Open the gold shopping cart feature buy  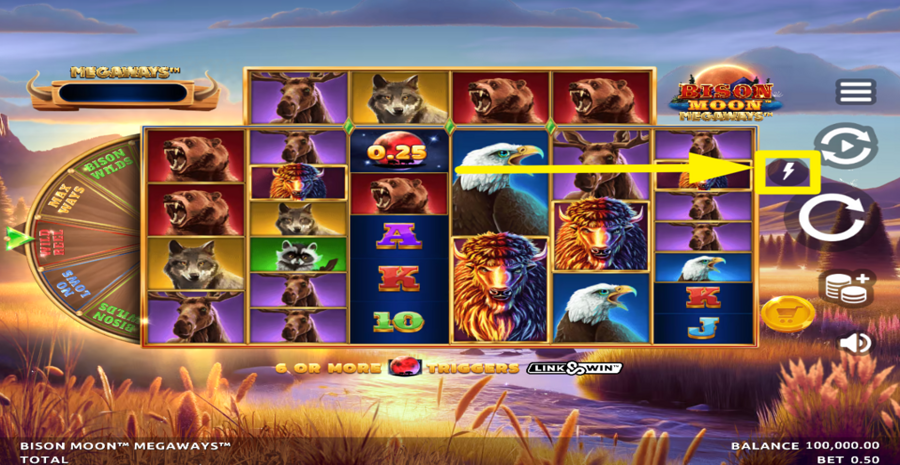tap(787, 314)
